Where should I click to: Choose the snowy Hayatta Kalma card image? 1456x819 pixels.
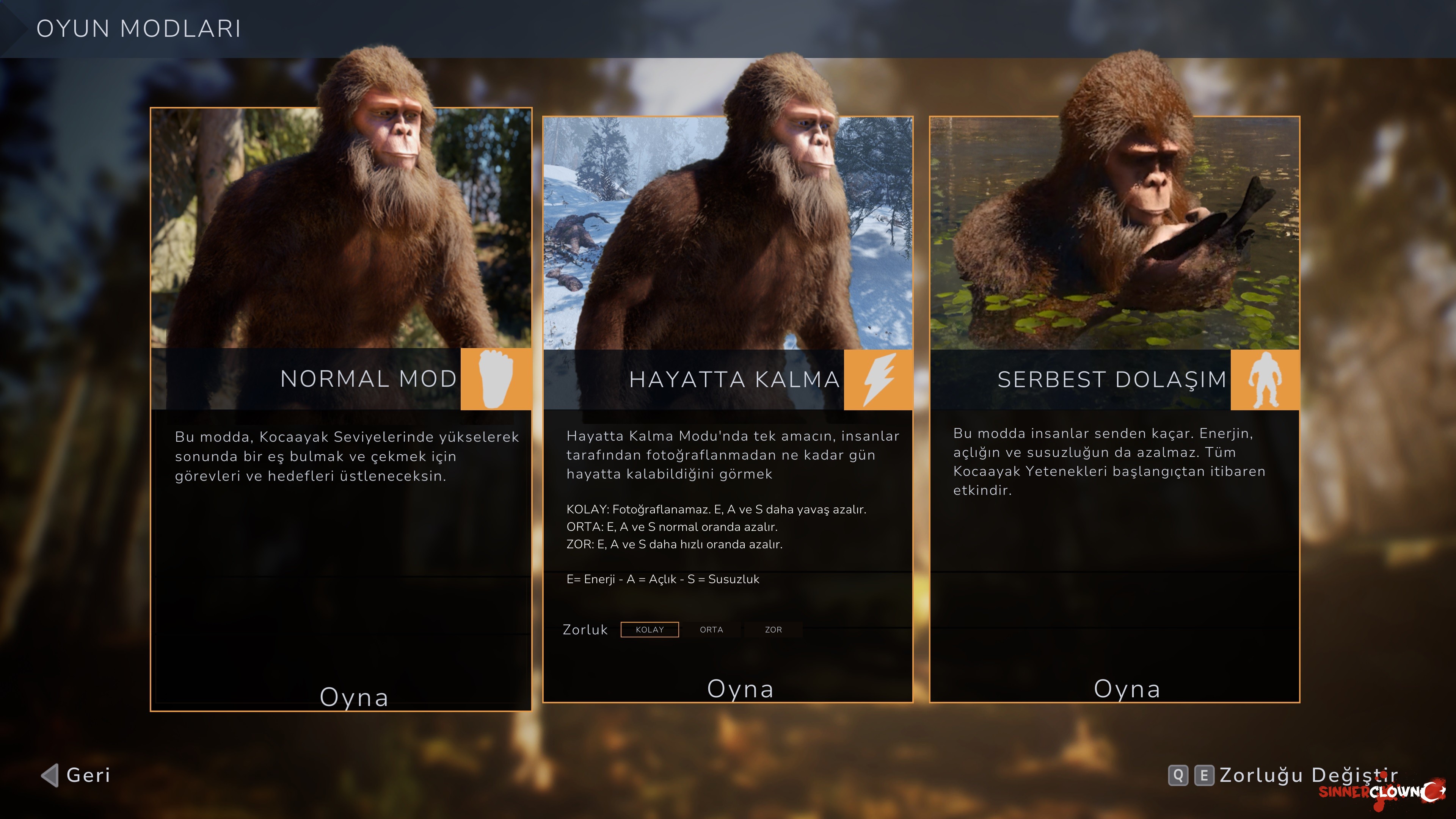click(x=728, y=232)
